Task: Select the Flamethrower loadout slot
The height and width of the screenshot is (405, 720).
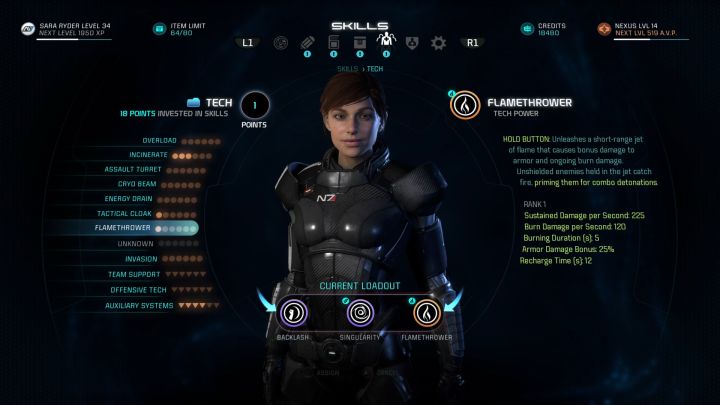Action: [x=427, y=314]
